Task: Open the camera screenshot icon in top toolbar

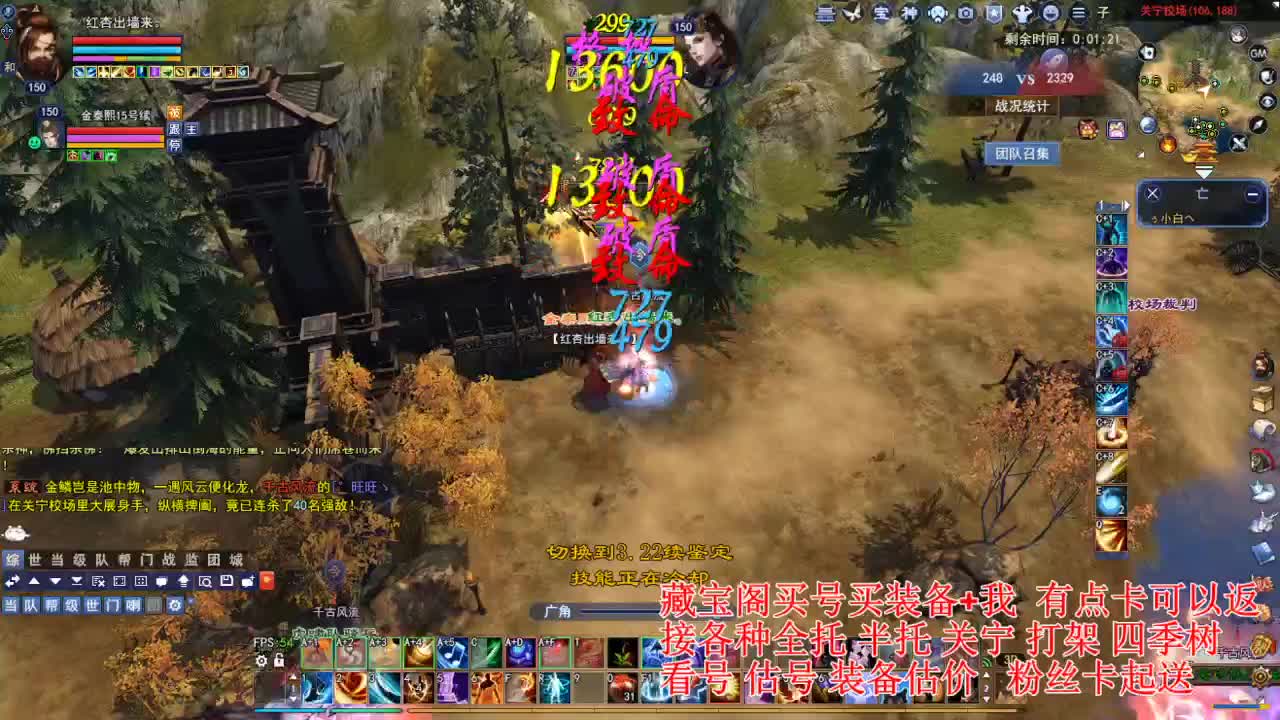Action: (x=965, y=14)
